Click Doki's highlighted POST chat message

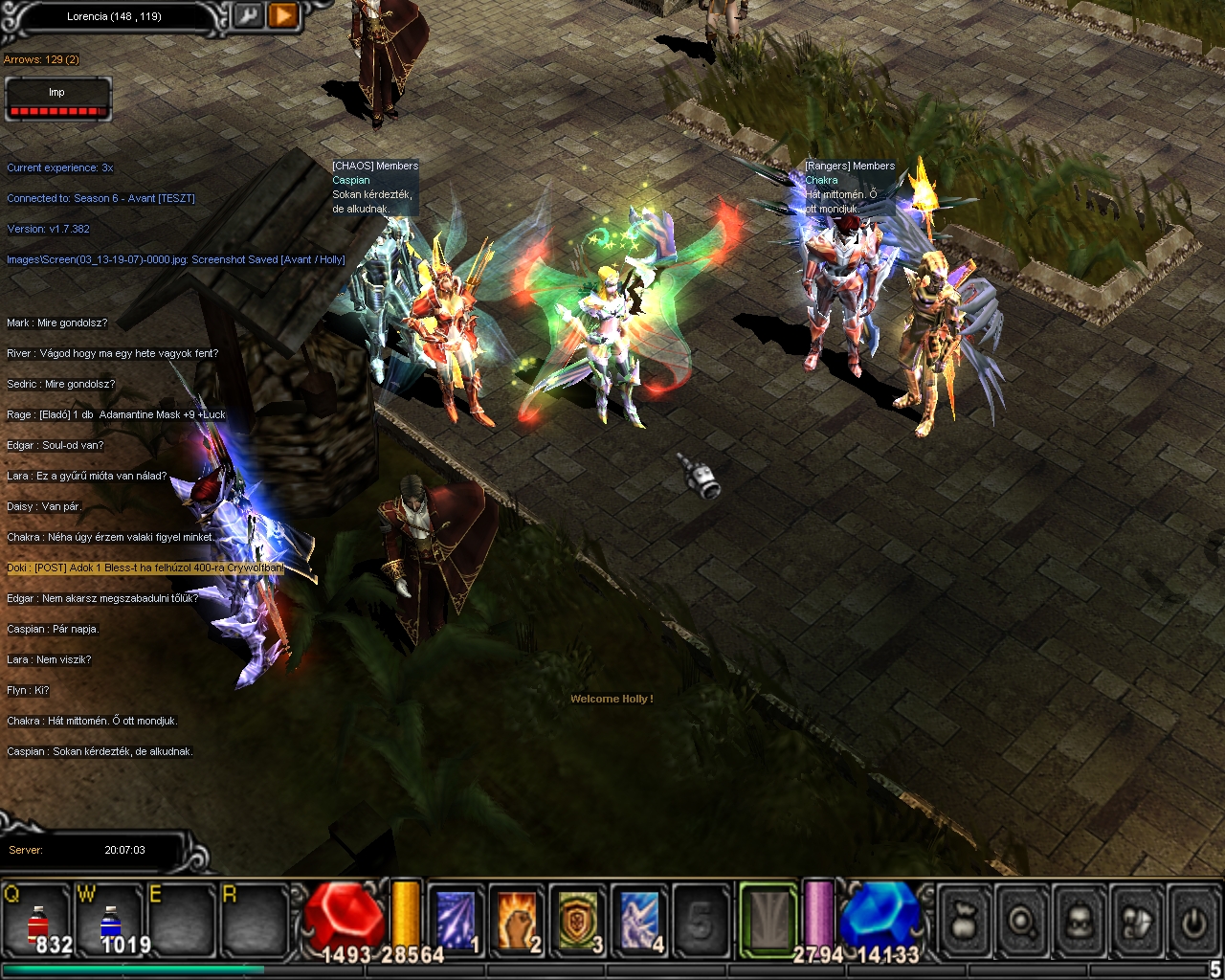click(x=145, y=568)
